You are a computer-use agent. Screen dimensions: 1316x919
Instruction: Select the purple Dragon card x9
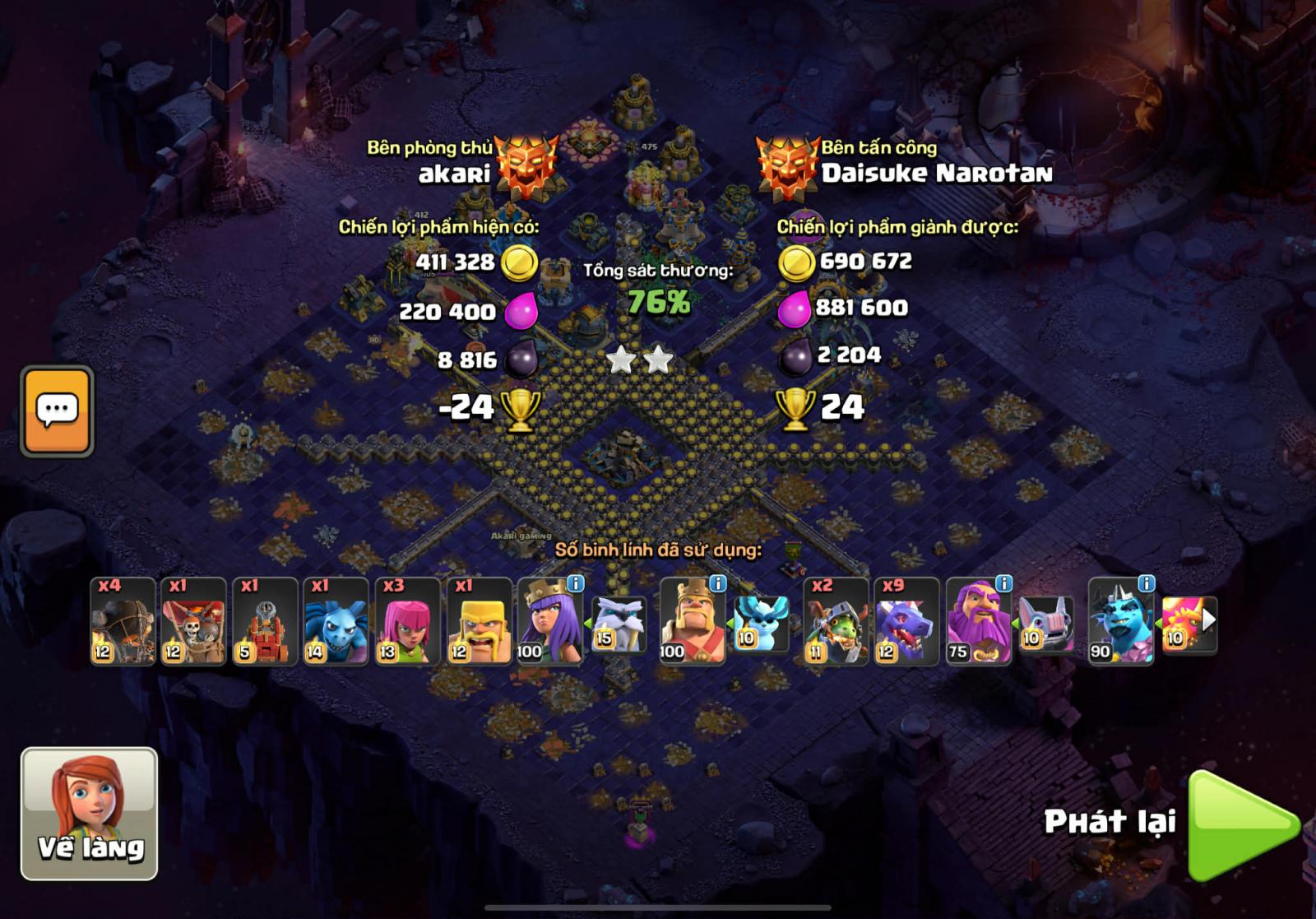tap(906, 621)
